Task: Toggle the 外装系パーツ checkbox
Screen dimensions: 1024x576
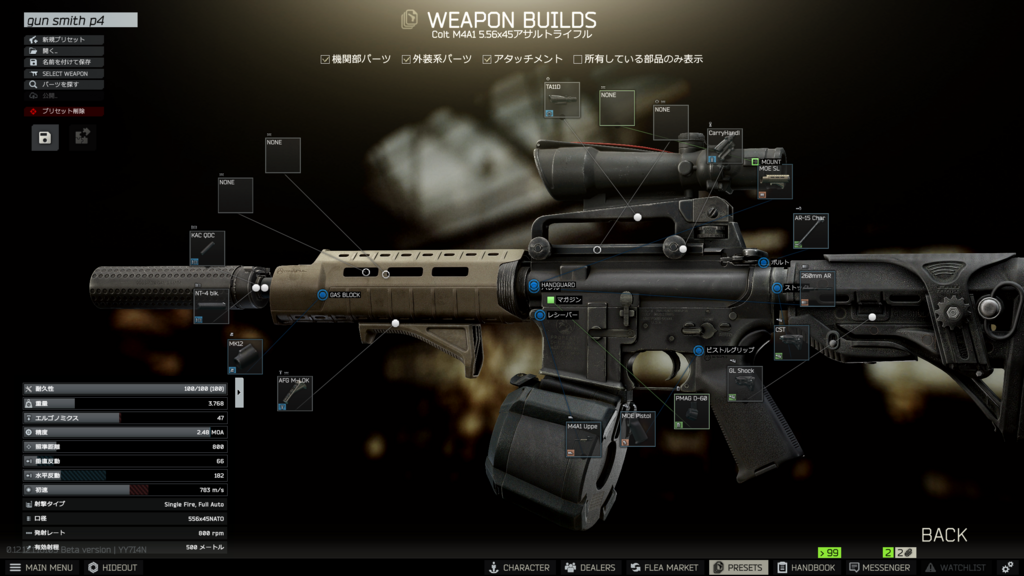Action: pyautogui.click(x=406, y=60)
